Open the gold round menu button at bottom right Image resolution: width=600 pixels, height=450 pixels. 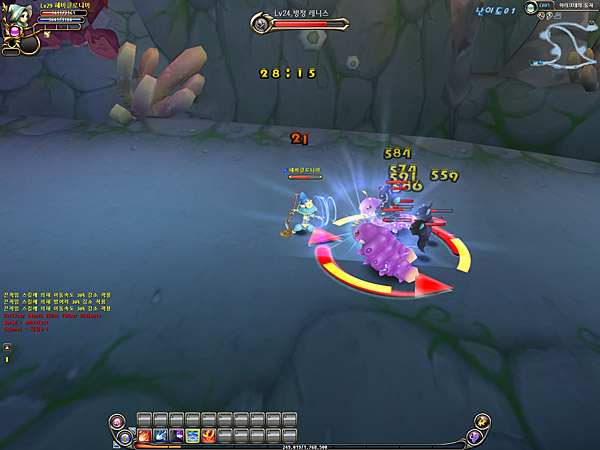[x=484, y=420]
